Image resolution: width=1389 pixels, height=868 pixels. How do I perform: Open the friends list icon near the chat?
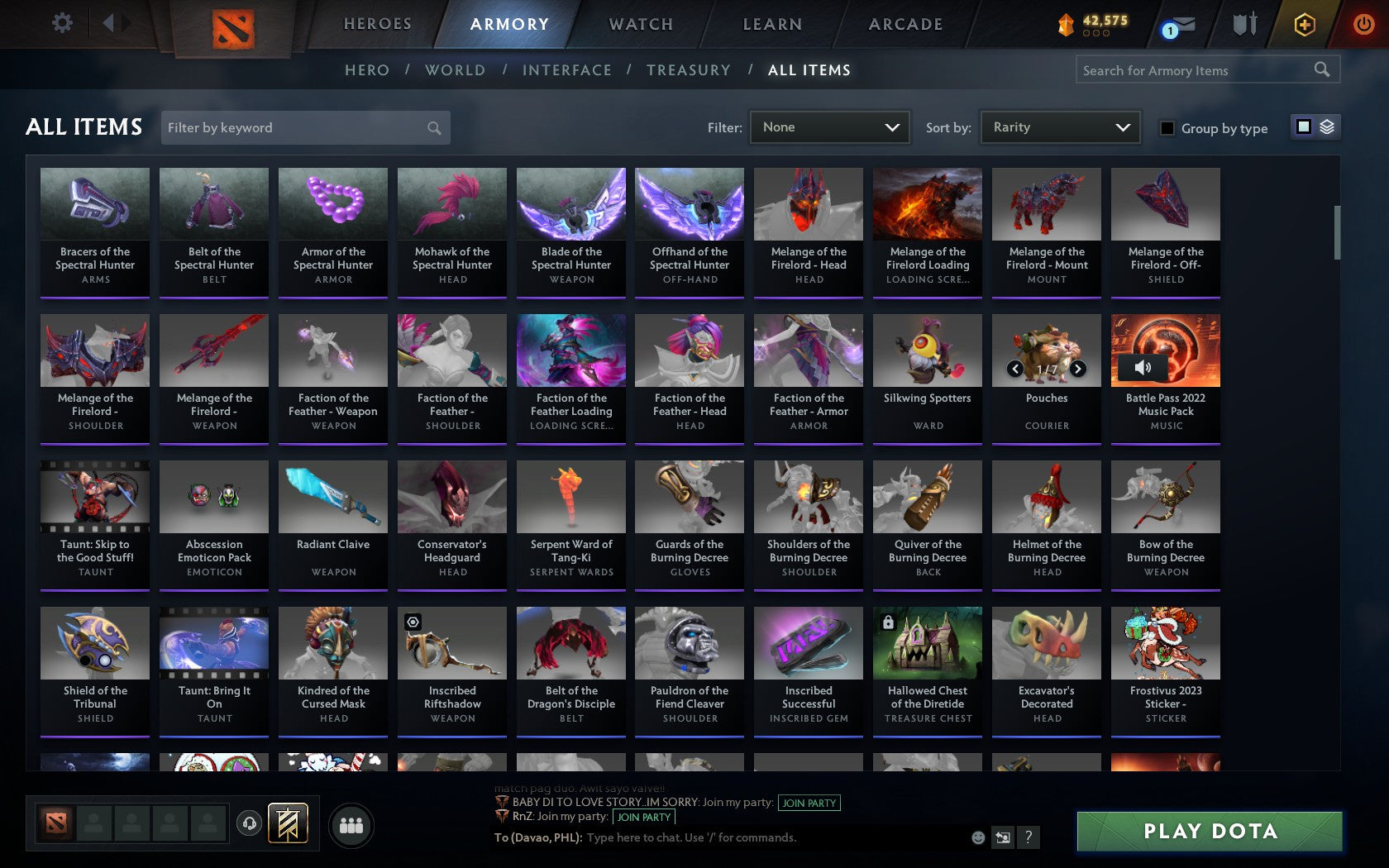click(x=353, y=823)
